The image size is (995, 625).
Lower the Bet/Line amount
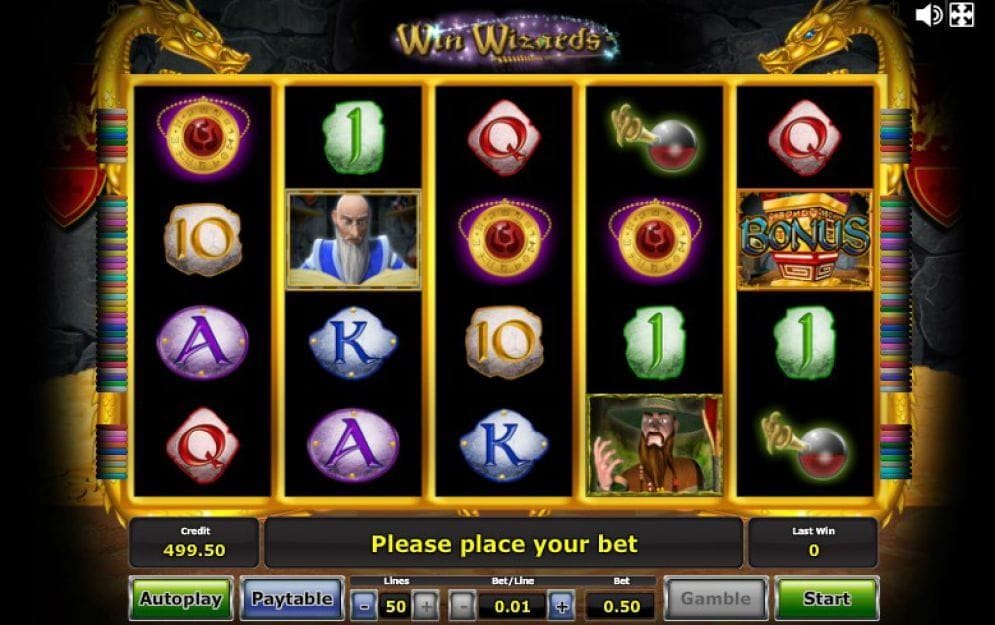(x=462, y=605)
